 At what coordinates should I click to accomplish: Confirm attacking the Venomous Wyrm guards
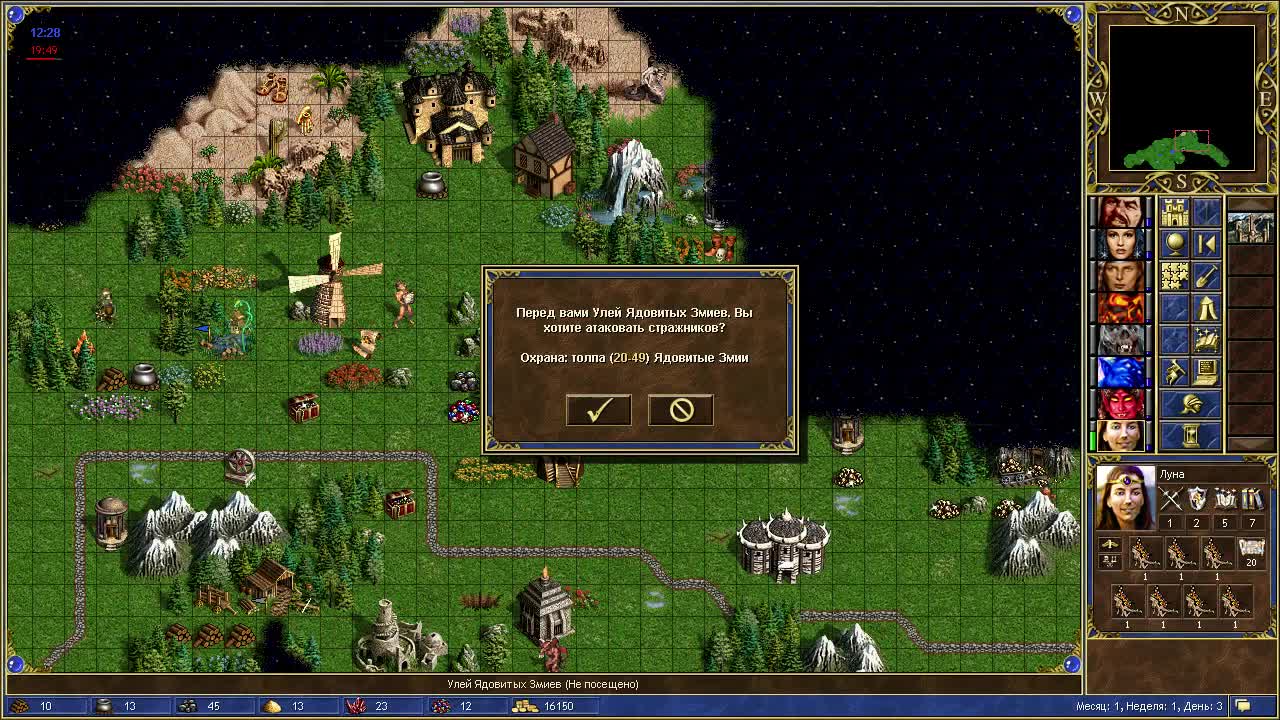598,410
